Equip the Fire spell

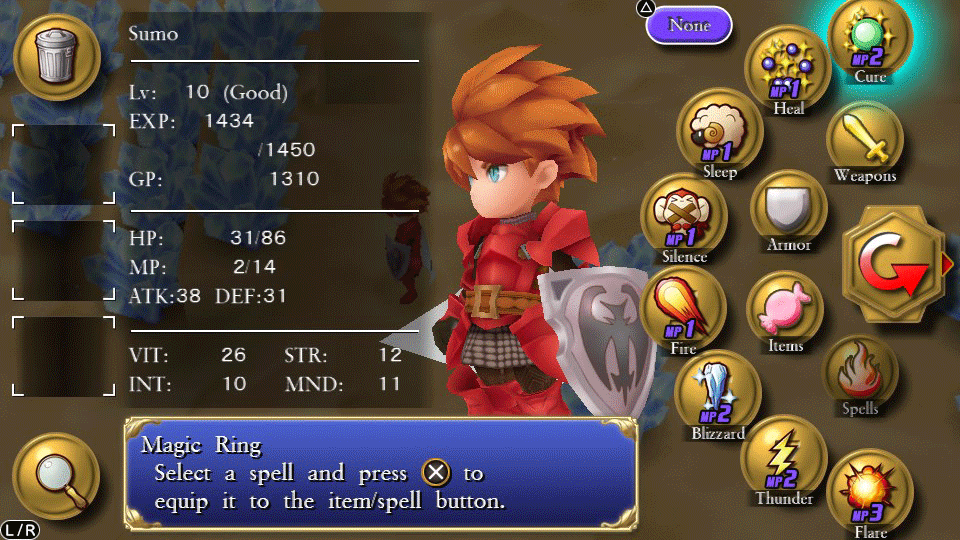(684, 308)
